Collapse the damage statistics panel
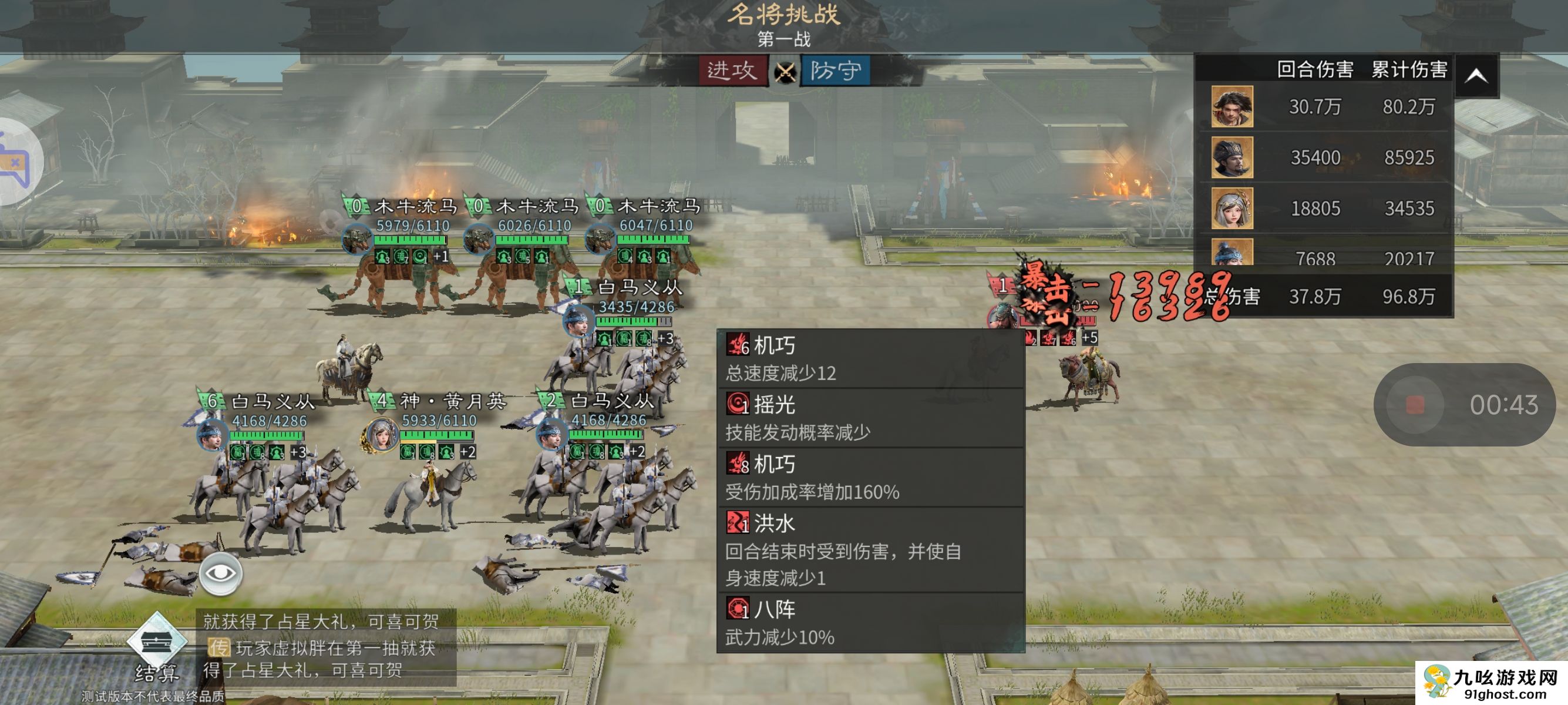The height and width of the screenshot is (705, 1568). click(1476, 76)
